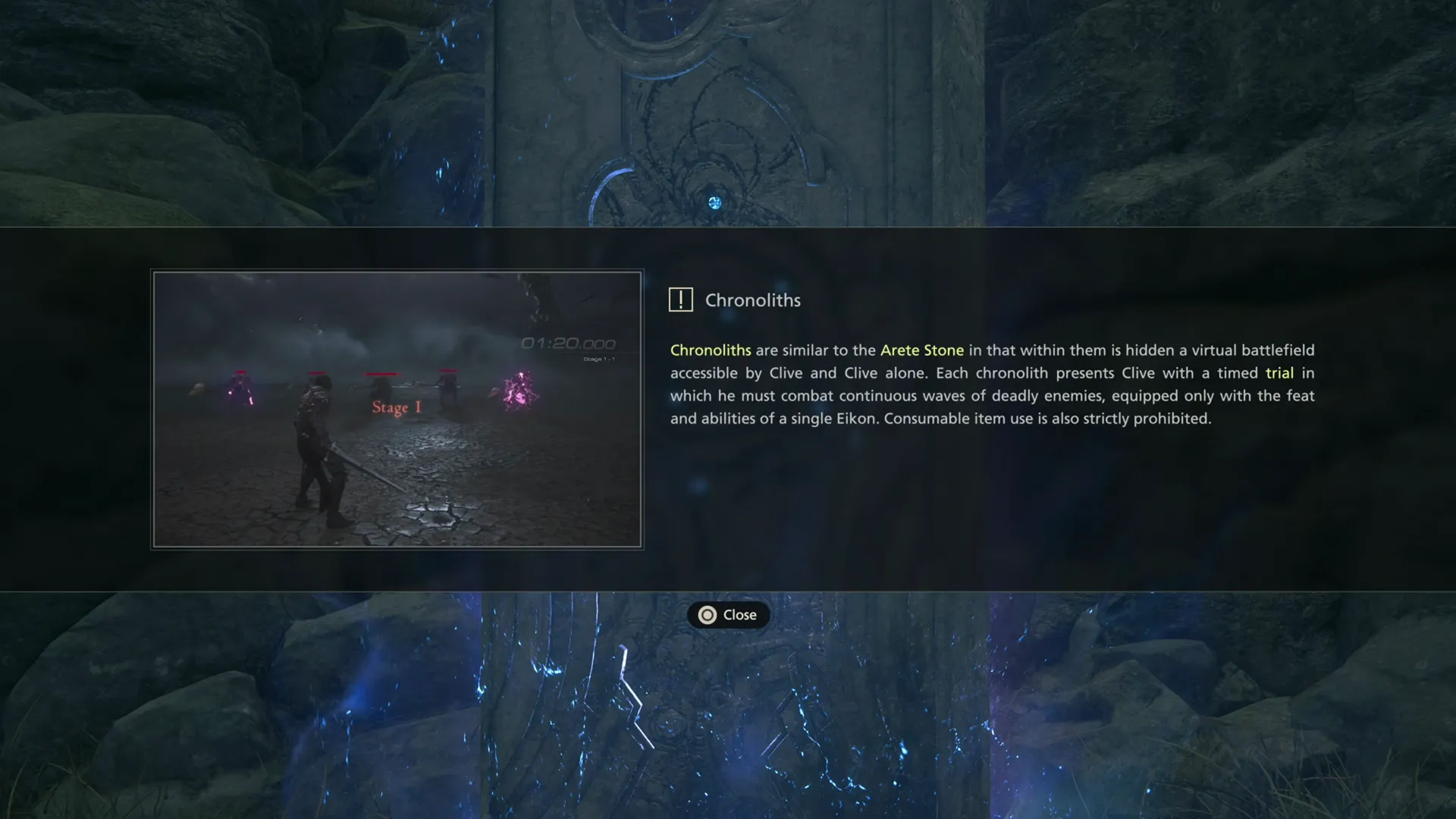Click the red enemy health bar in the thumbnail
Image resolution: width=1456 pixels, height=819 pixels.
tap(381, 372)
